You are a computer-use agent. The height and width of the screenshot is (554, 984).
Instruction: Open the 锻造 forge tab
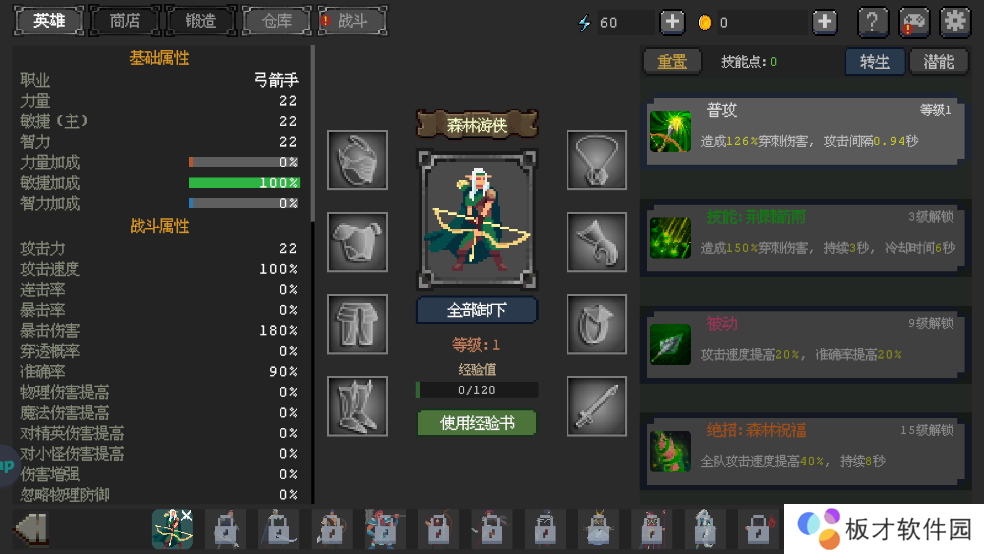pyautogui.click(x=201, y=21)
